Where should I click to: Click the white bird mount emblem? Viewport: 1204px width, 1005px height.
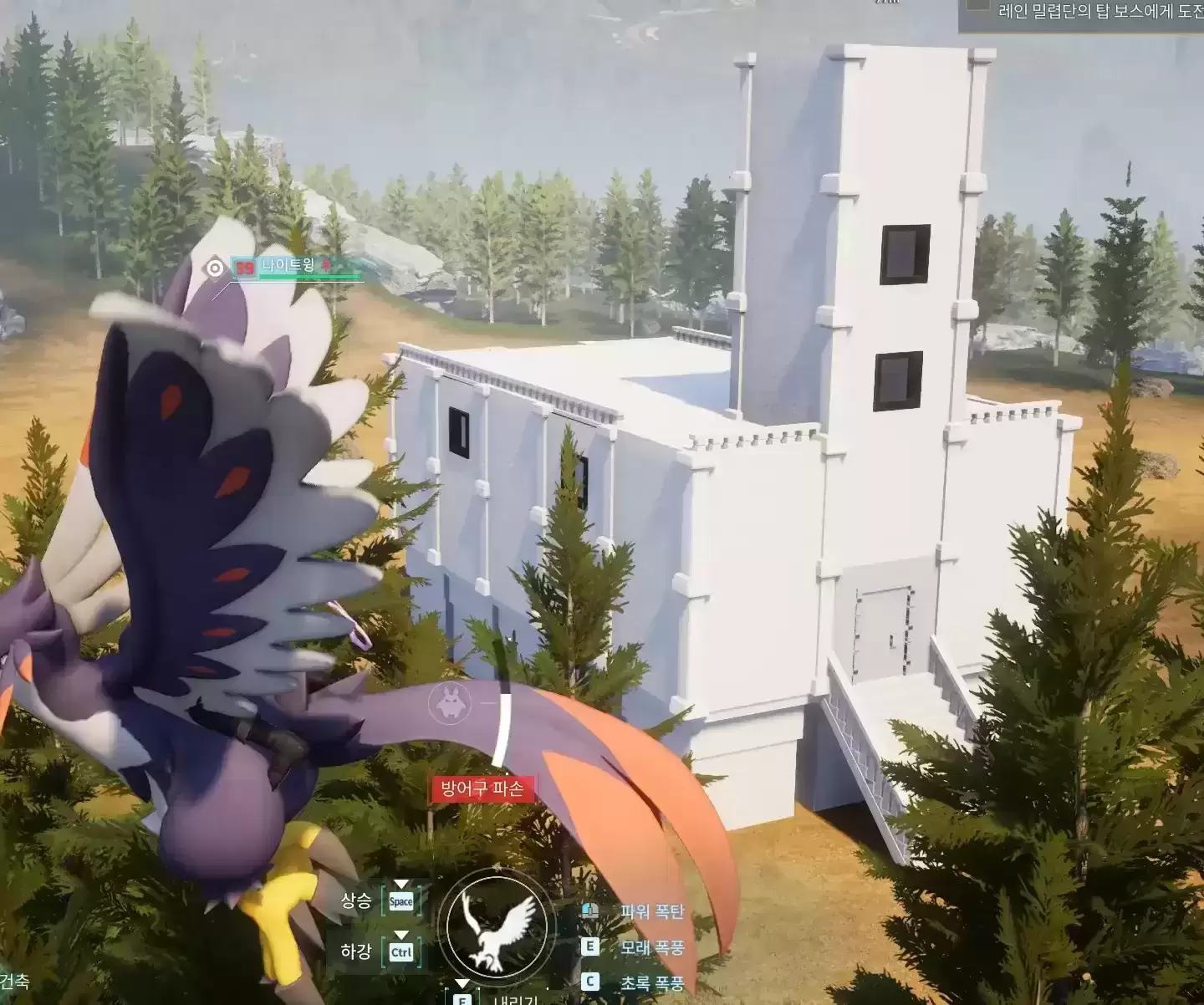pos(498,926)
